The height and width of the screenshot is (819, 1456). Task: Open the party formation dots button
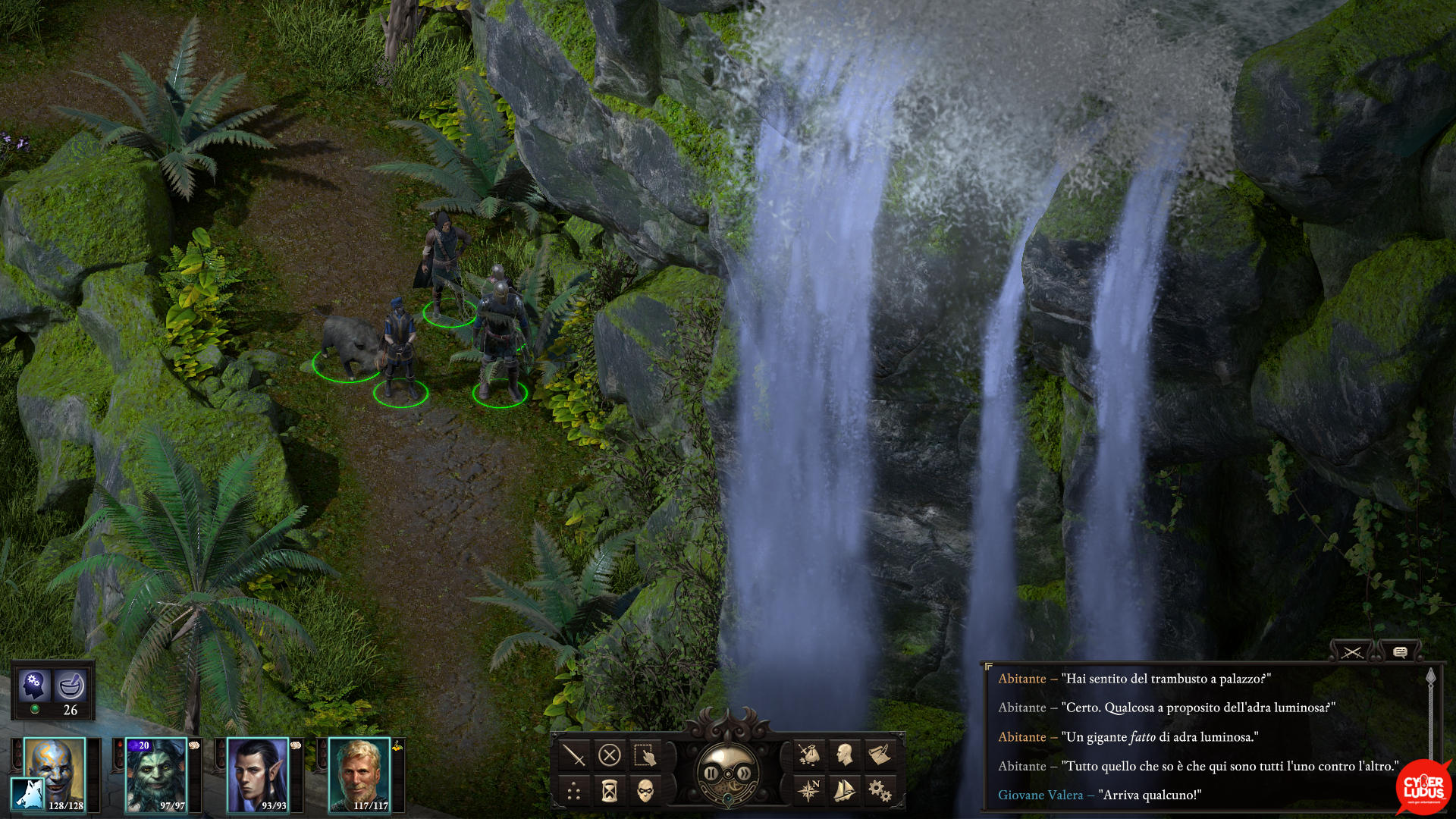pyautogui.click(x=574, y=792)
